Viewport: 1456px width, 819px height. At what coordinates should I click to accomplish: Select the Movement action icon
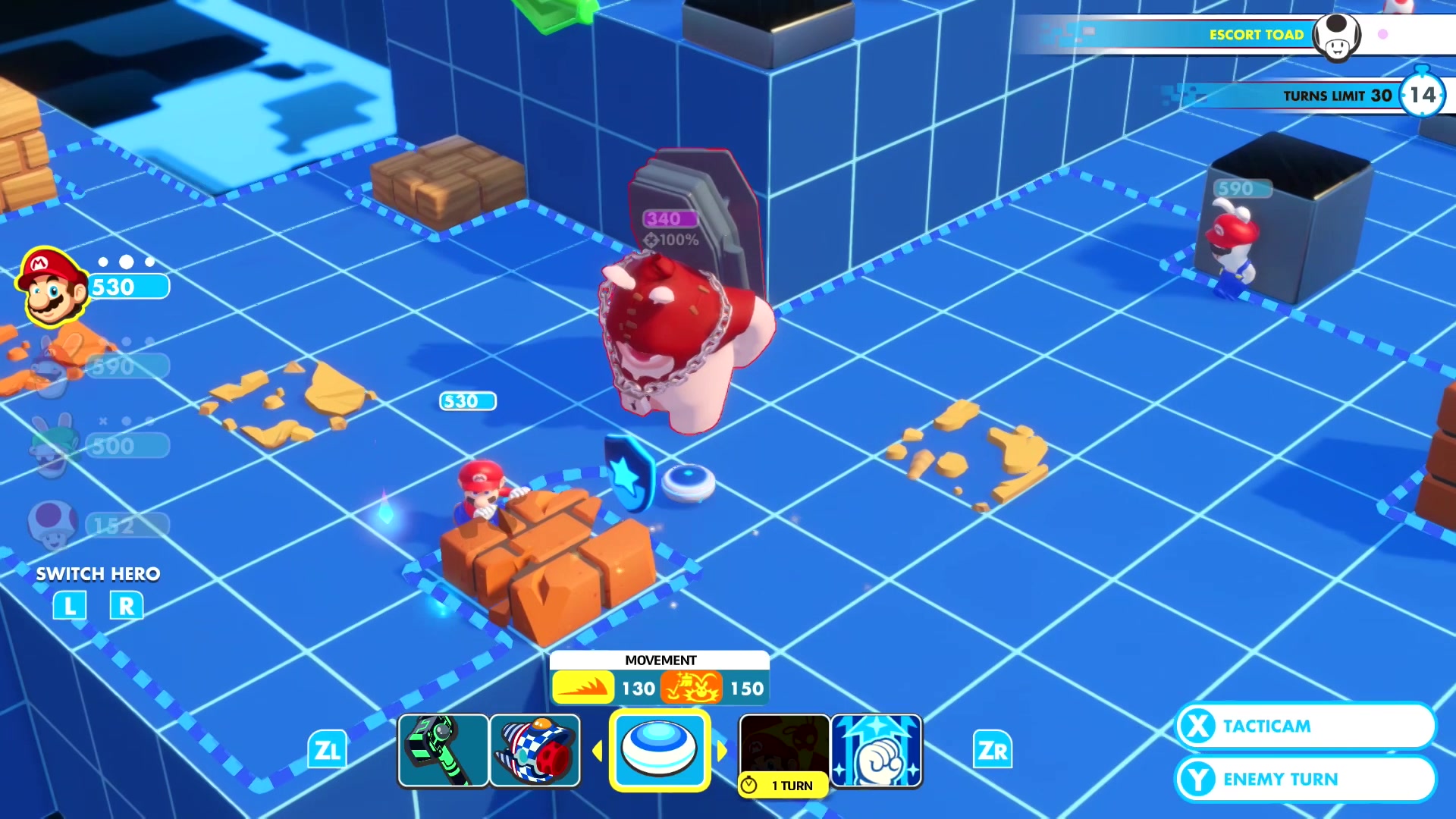[660, 750]
